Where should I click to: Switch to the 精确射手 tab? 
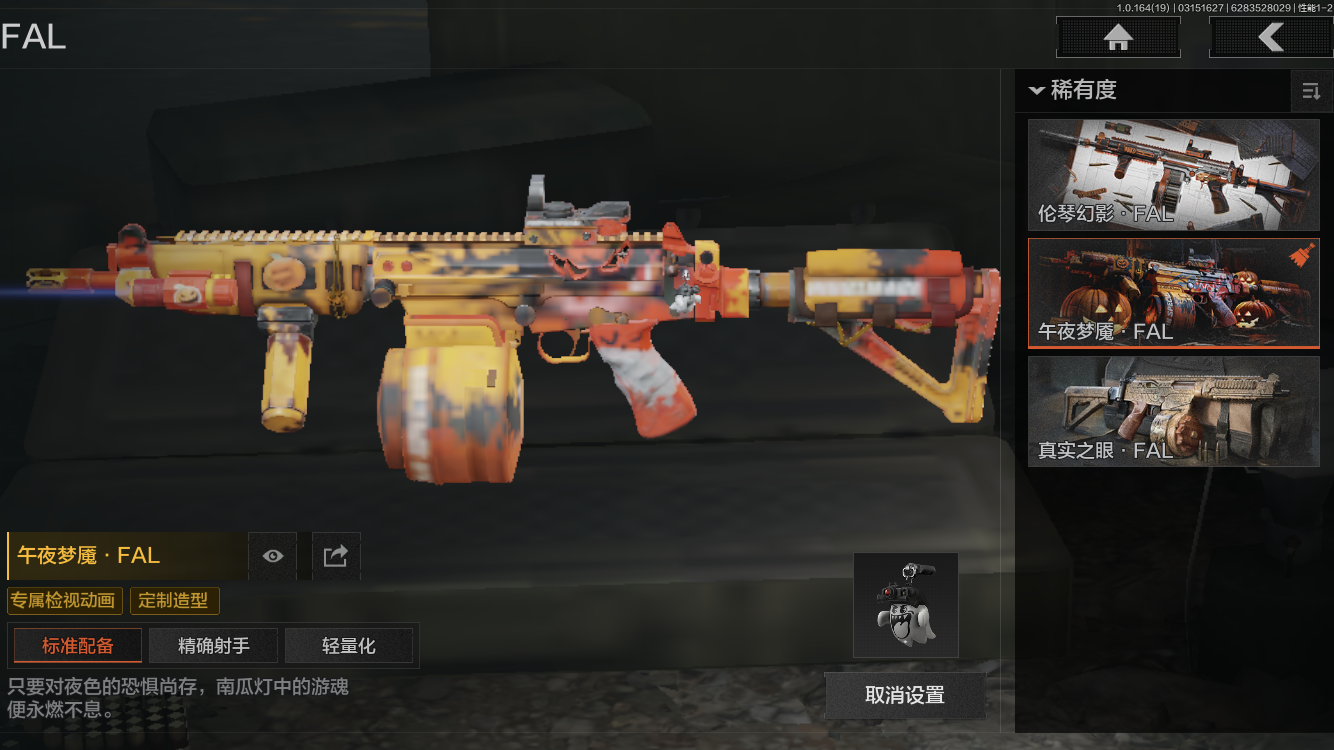pos(214,646)
